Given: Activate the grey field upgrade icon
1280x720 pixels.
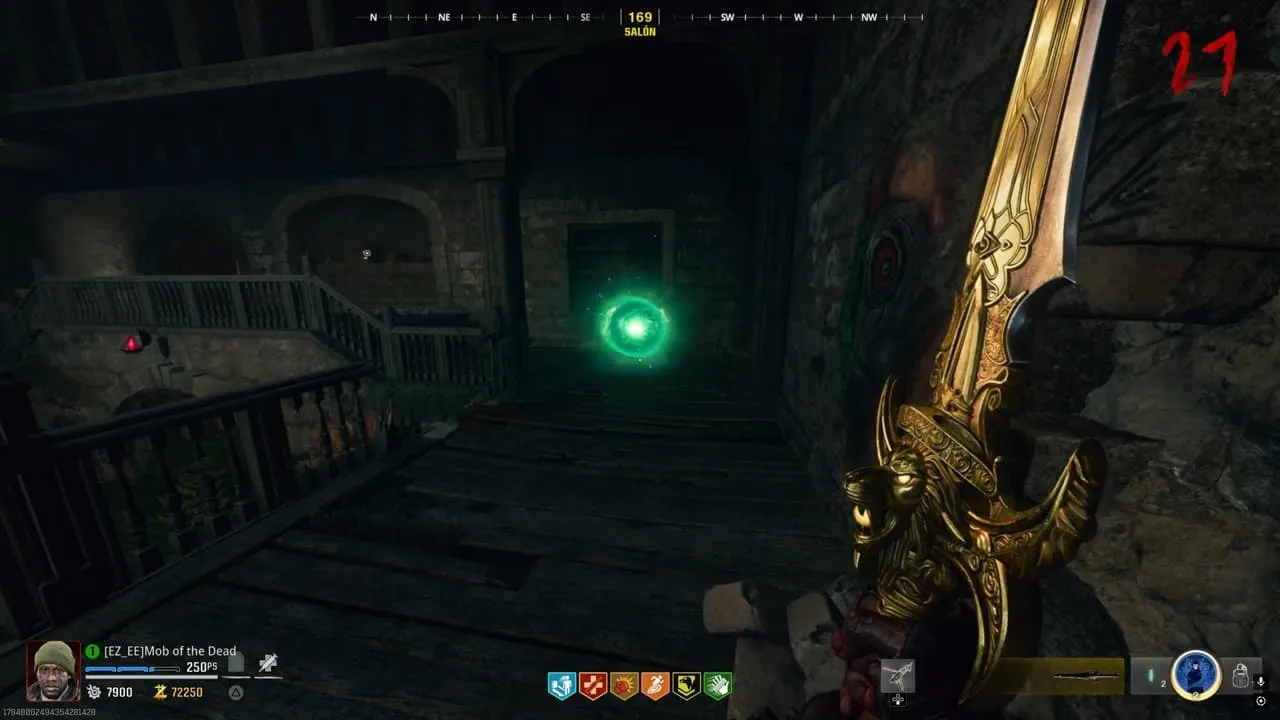Looking at the screenshot, I should (898, 677).
